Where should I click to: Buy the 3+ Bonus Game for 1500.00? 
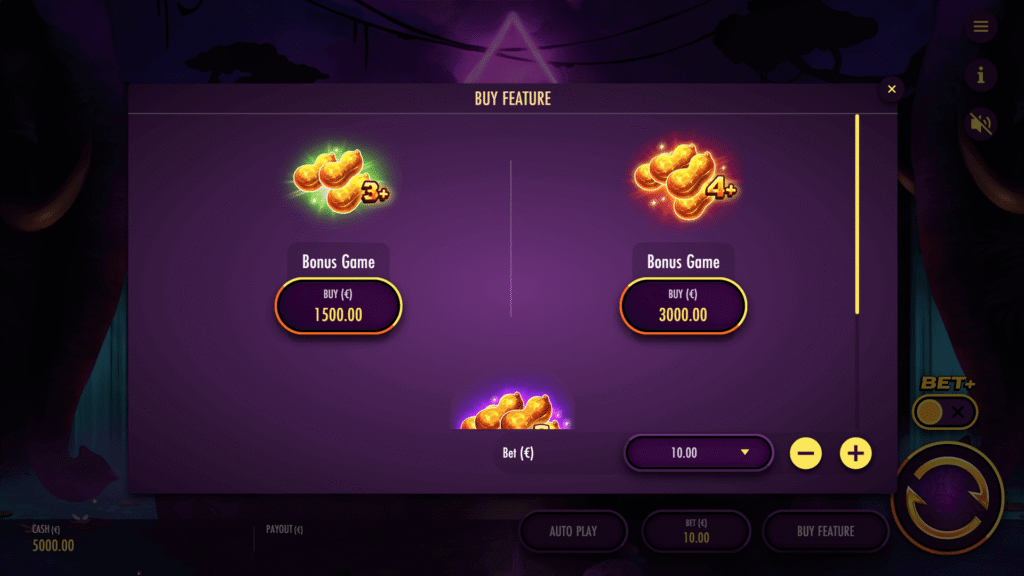[x=338, y=305]
